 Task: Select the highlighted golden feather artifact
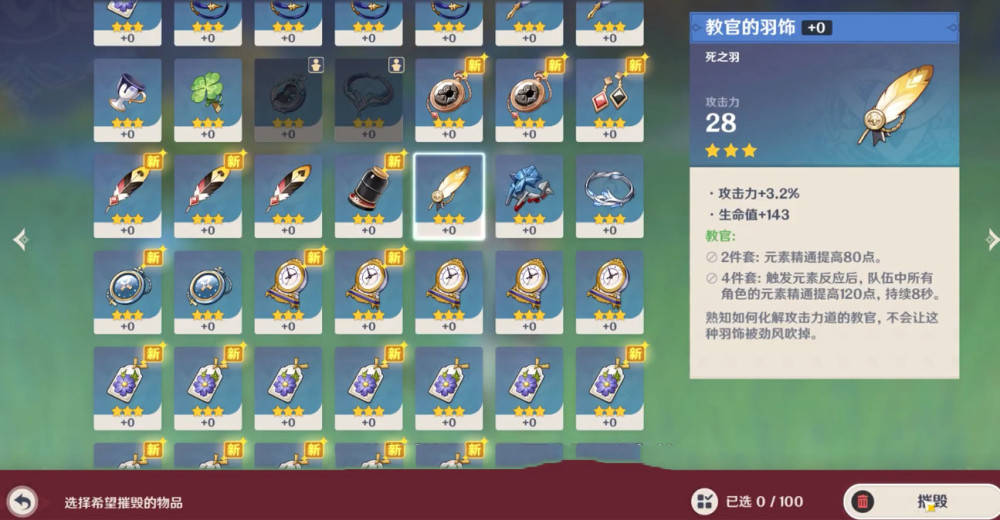448,189
